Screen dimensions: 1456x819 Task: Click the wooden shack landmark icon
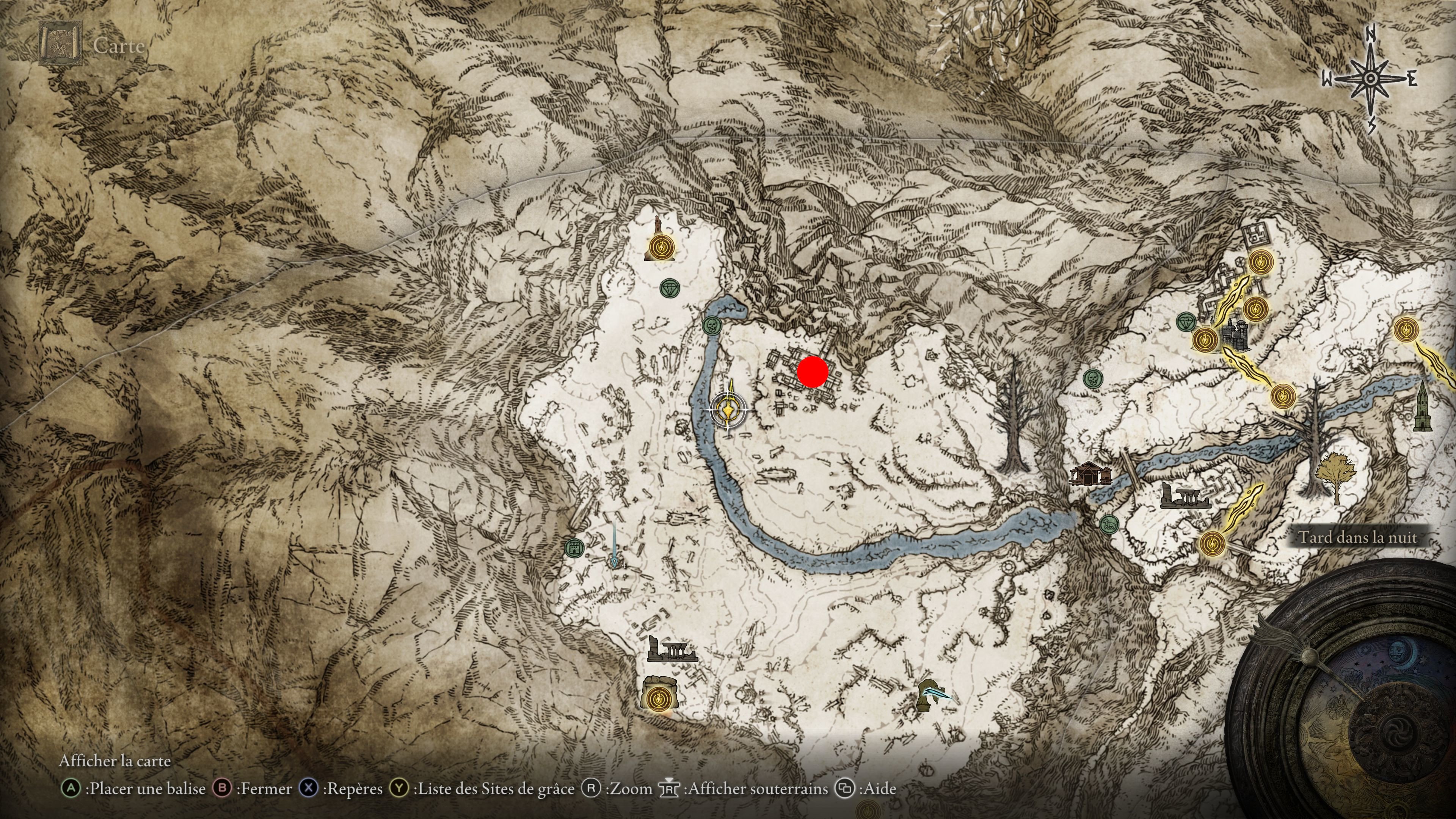tap(1090, 474)
